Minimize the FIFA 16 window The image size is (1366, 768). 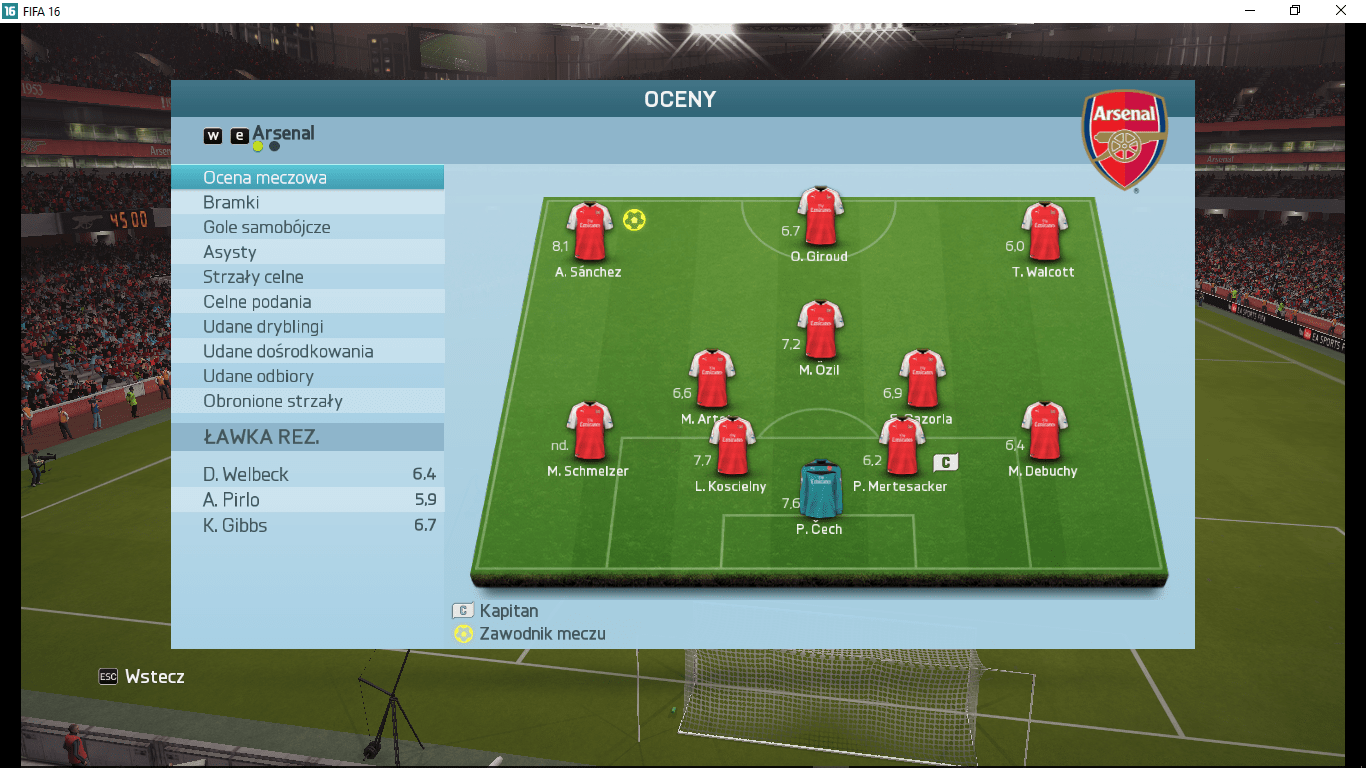pyautogui.click(x=1250, y=10)
